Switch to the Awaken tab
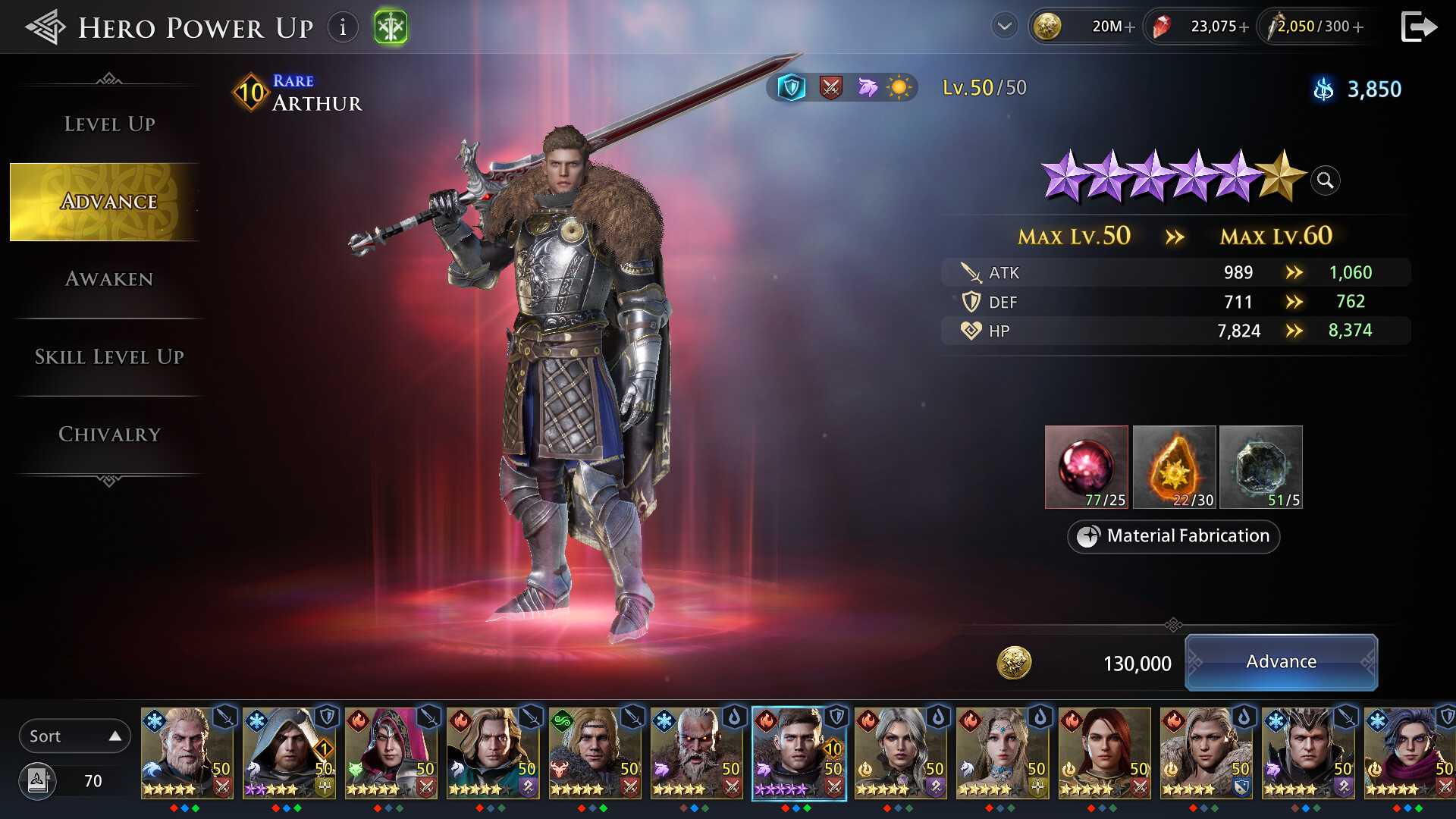This screenshot has width=1456, height=819. coord(109,279)
